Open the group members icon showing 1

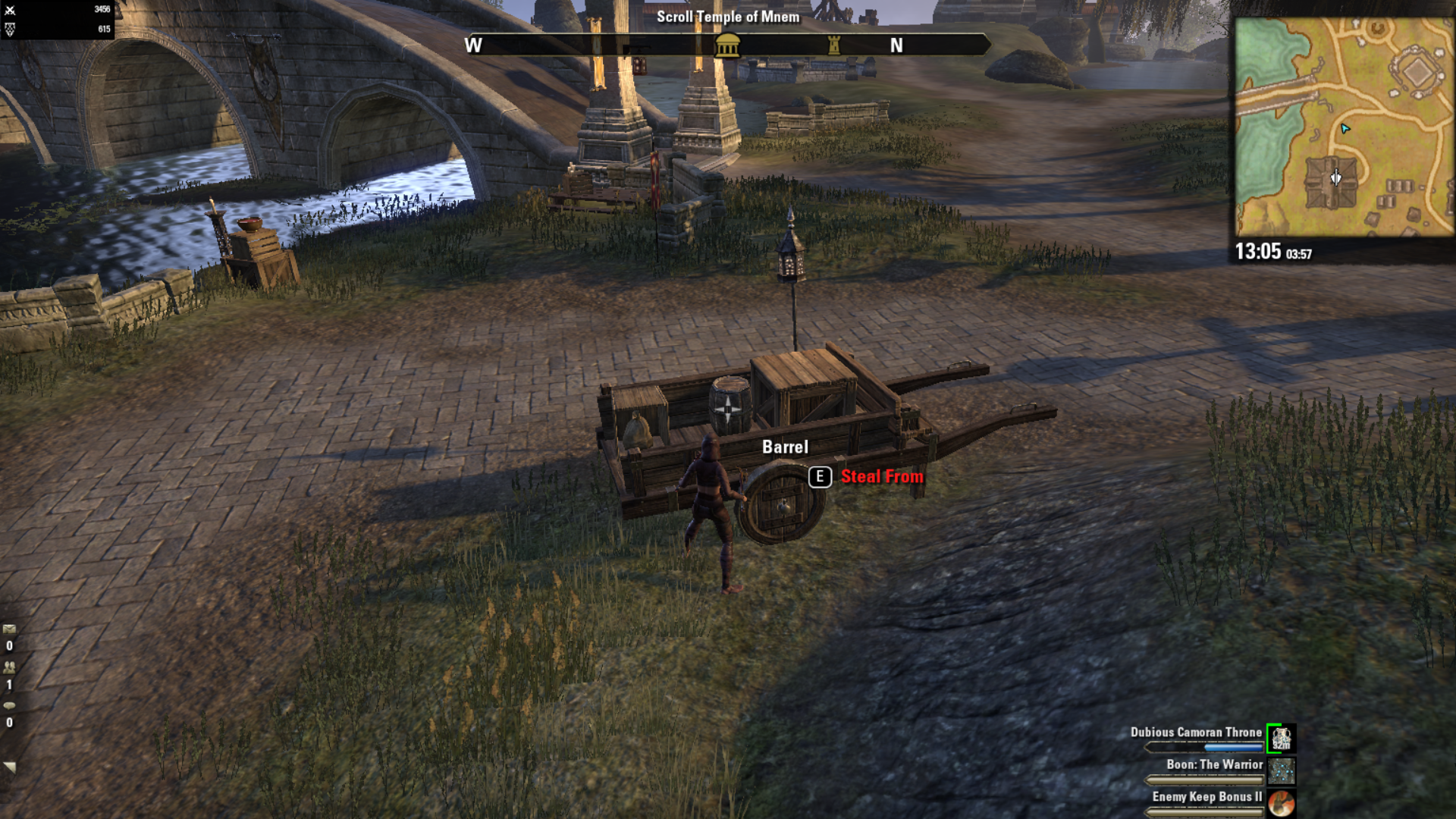pos(9,665)
